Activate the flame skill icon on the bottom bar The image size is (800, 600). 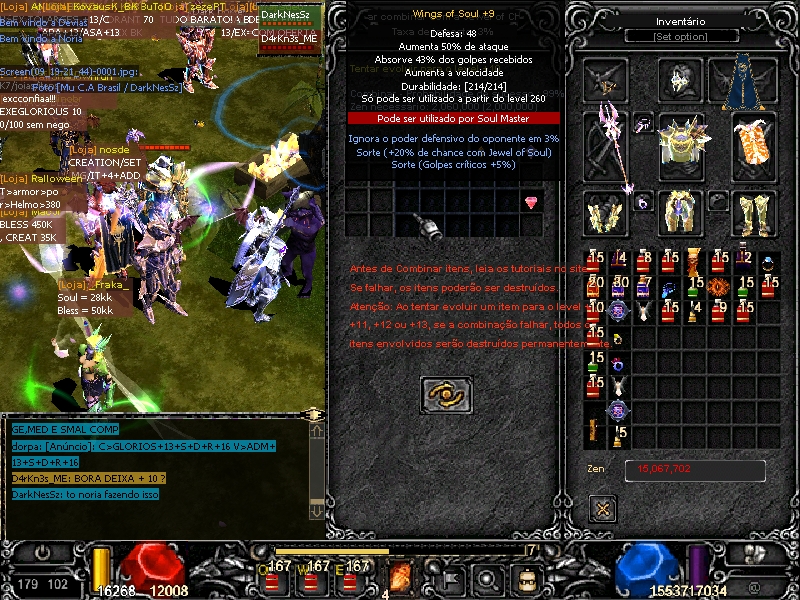[x=402, y=577]
